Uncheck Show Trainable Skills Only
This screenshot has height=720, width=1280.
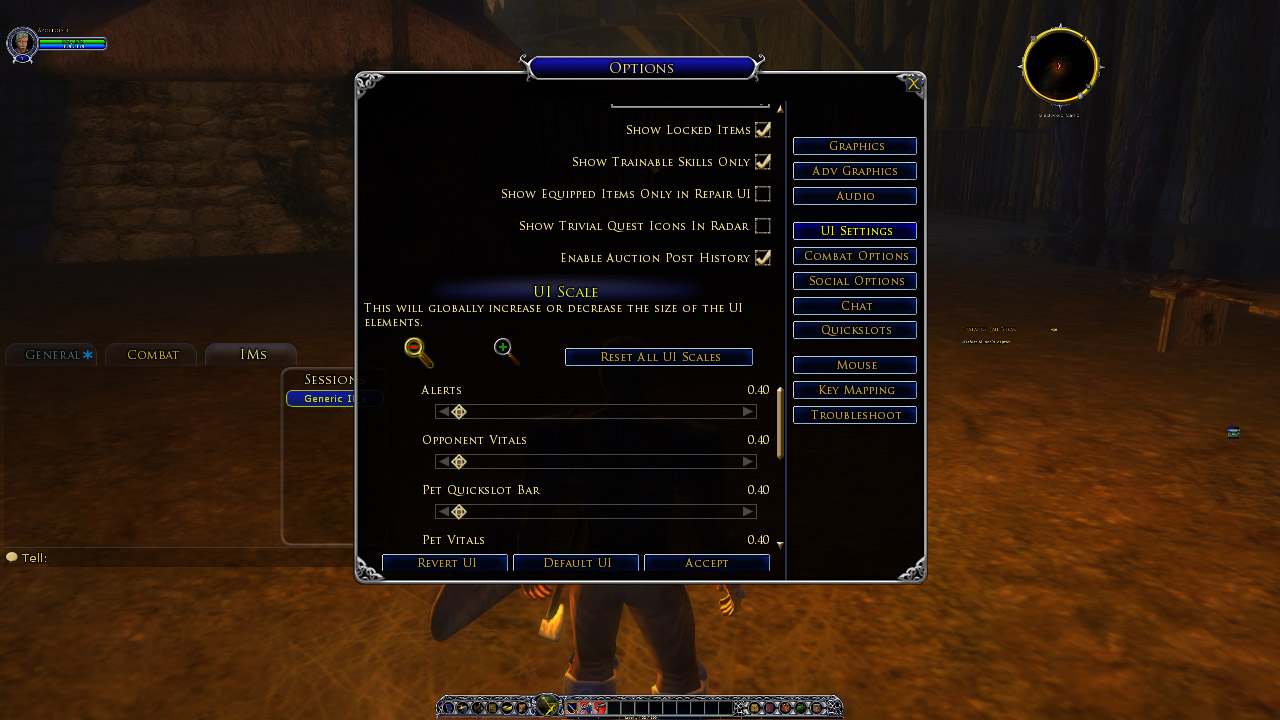tap(763, 162)
